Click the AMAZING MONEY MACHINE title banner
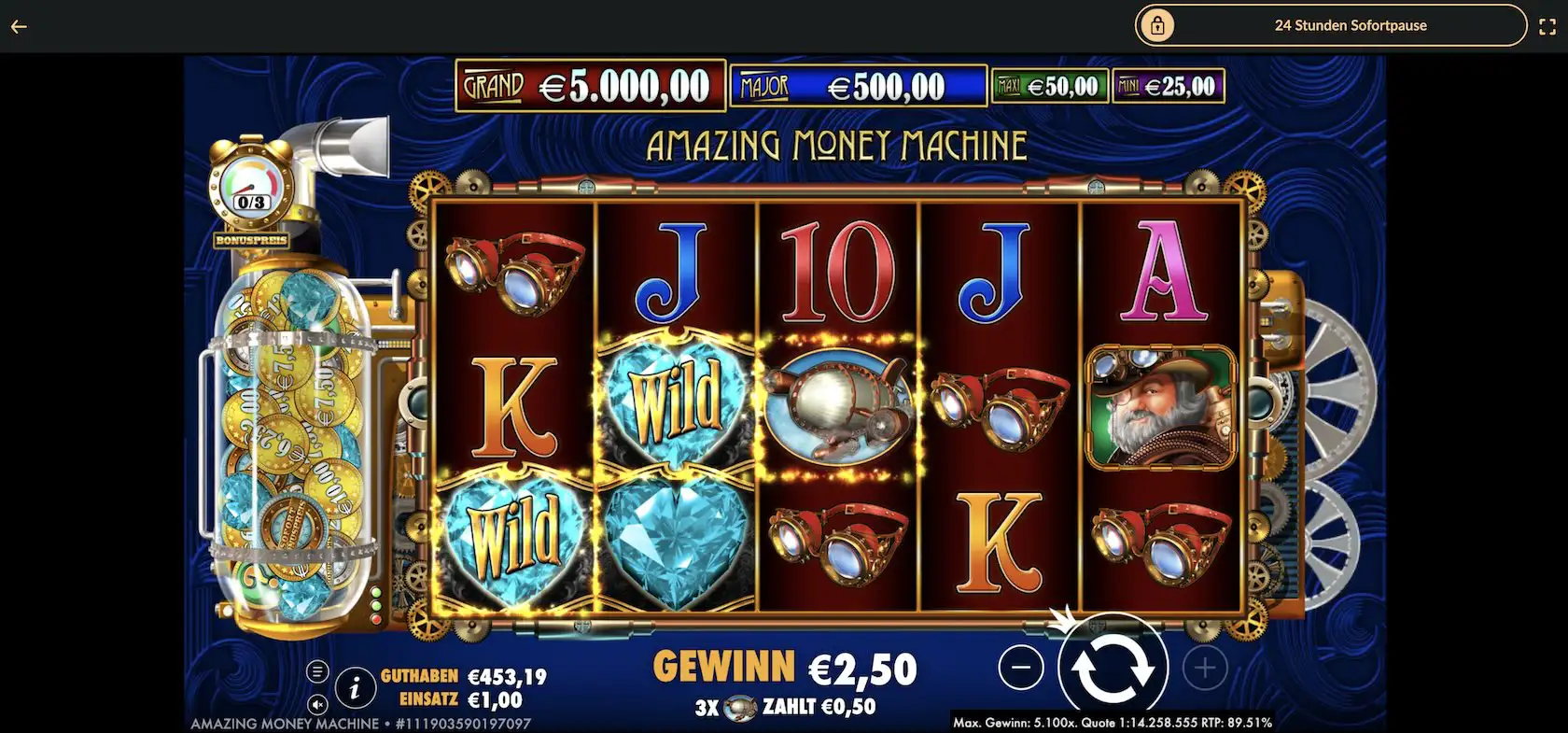The width and height of the screenshot is (1568, 733). pos(838,144)
